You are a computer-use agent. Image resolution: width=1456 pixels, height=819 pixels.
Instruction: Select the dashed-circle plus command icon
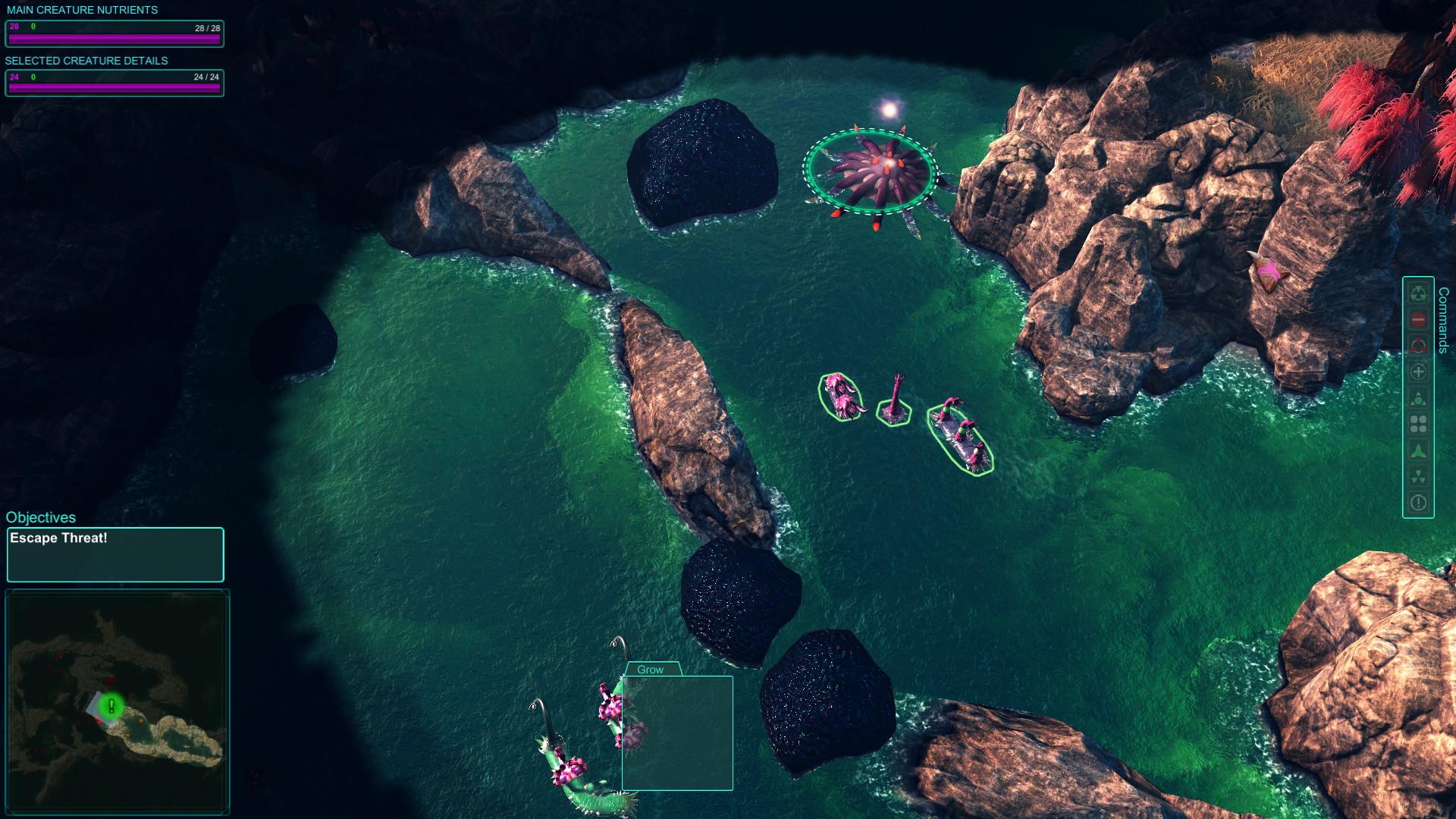click(1418, 371)
